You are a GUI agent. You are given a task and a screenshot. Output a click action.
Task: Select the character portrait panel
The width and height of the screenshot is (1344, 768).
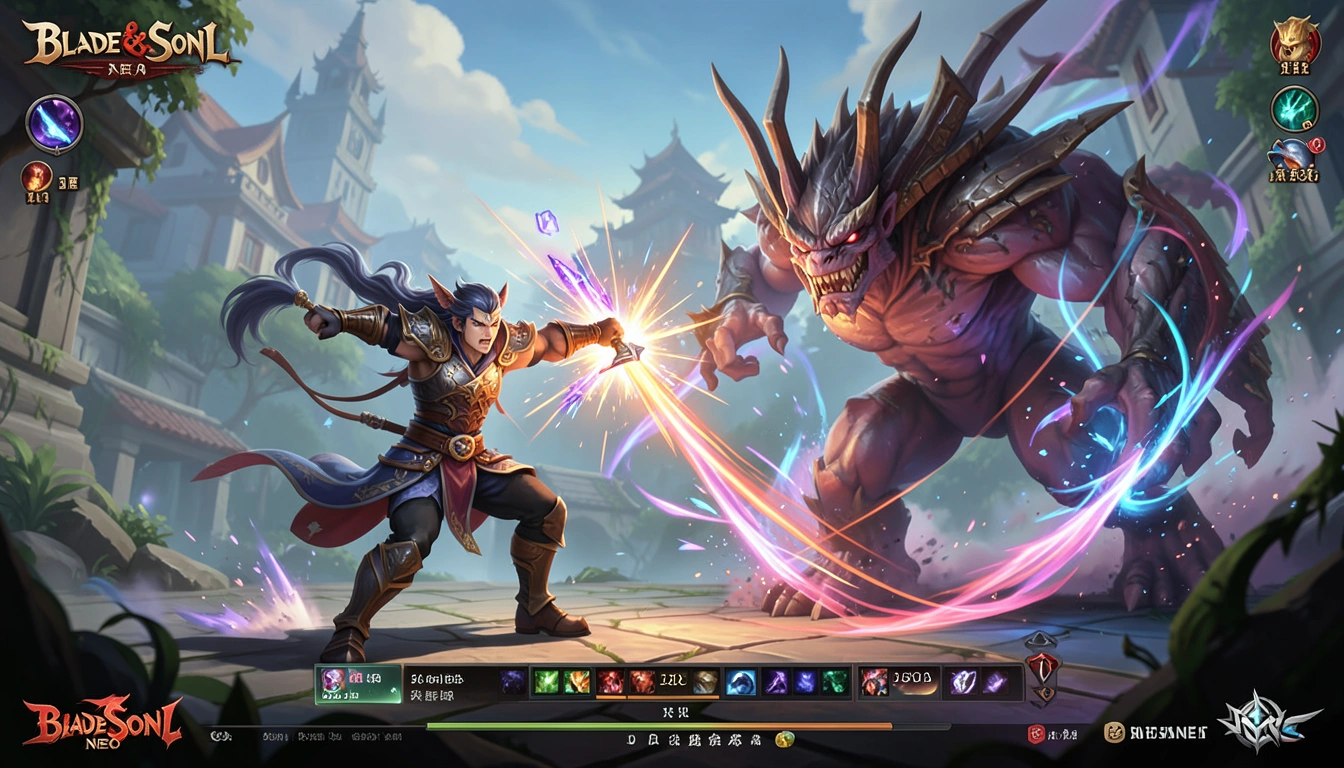tap(357, 683)
